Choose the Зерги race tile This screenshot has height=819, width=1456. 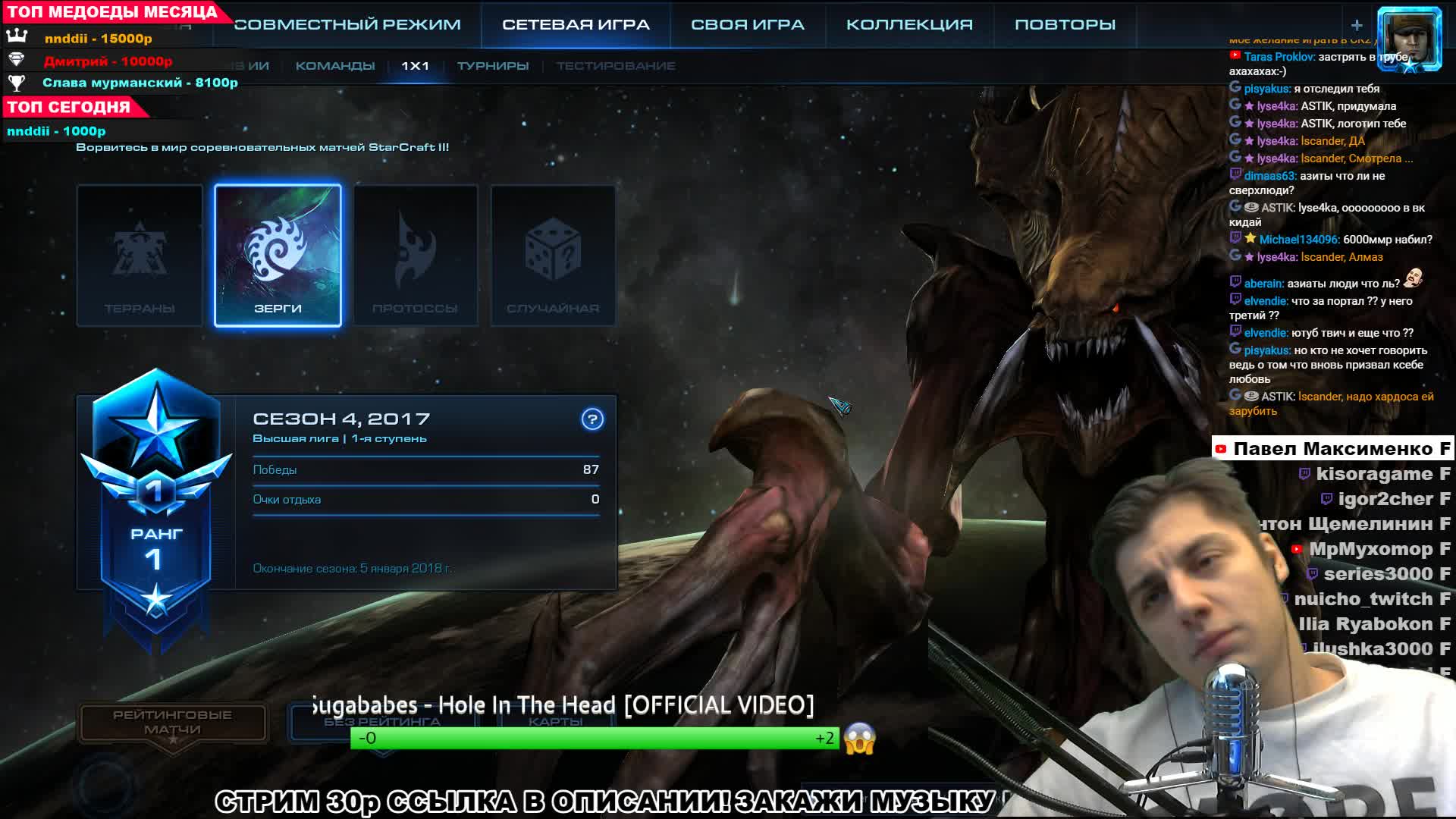coord(278,256)
